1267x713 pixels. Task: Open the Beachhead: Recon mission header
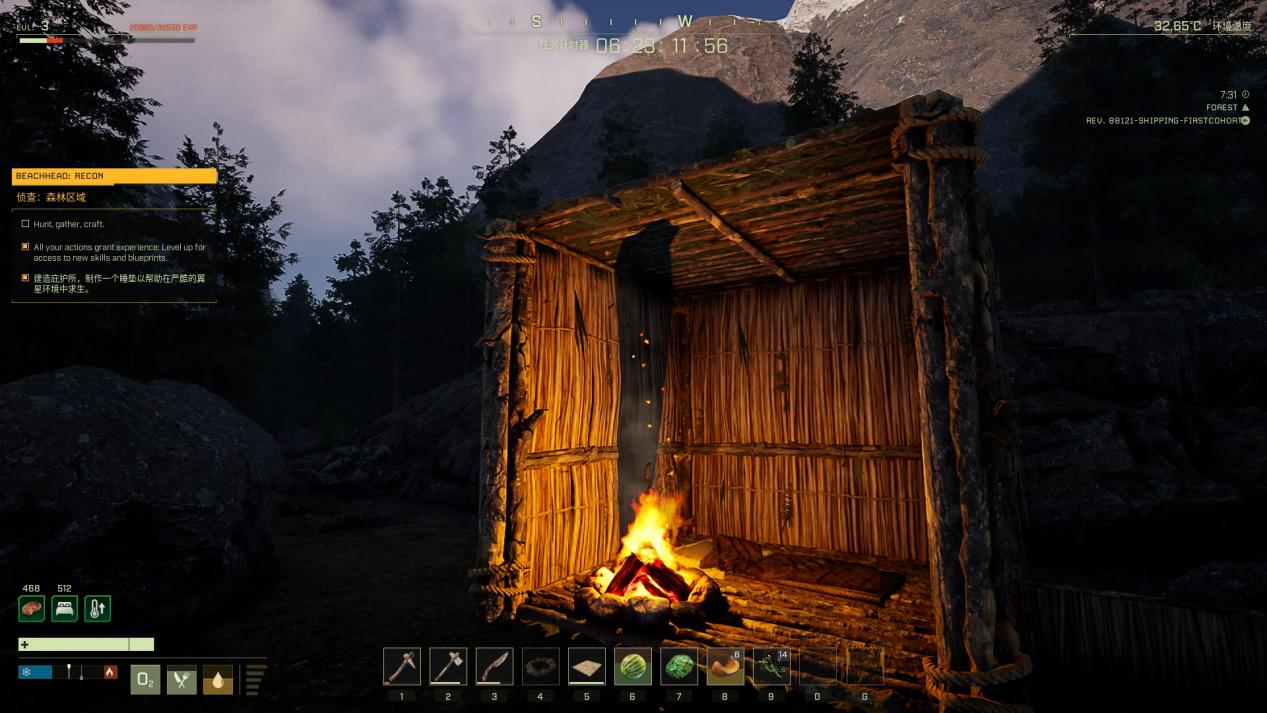[114, 176]
